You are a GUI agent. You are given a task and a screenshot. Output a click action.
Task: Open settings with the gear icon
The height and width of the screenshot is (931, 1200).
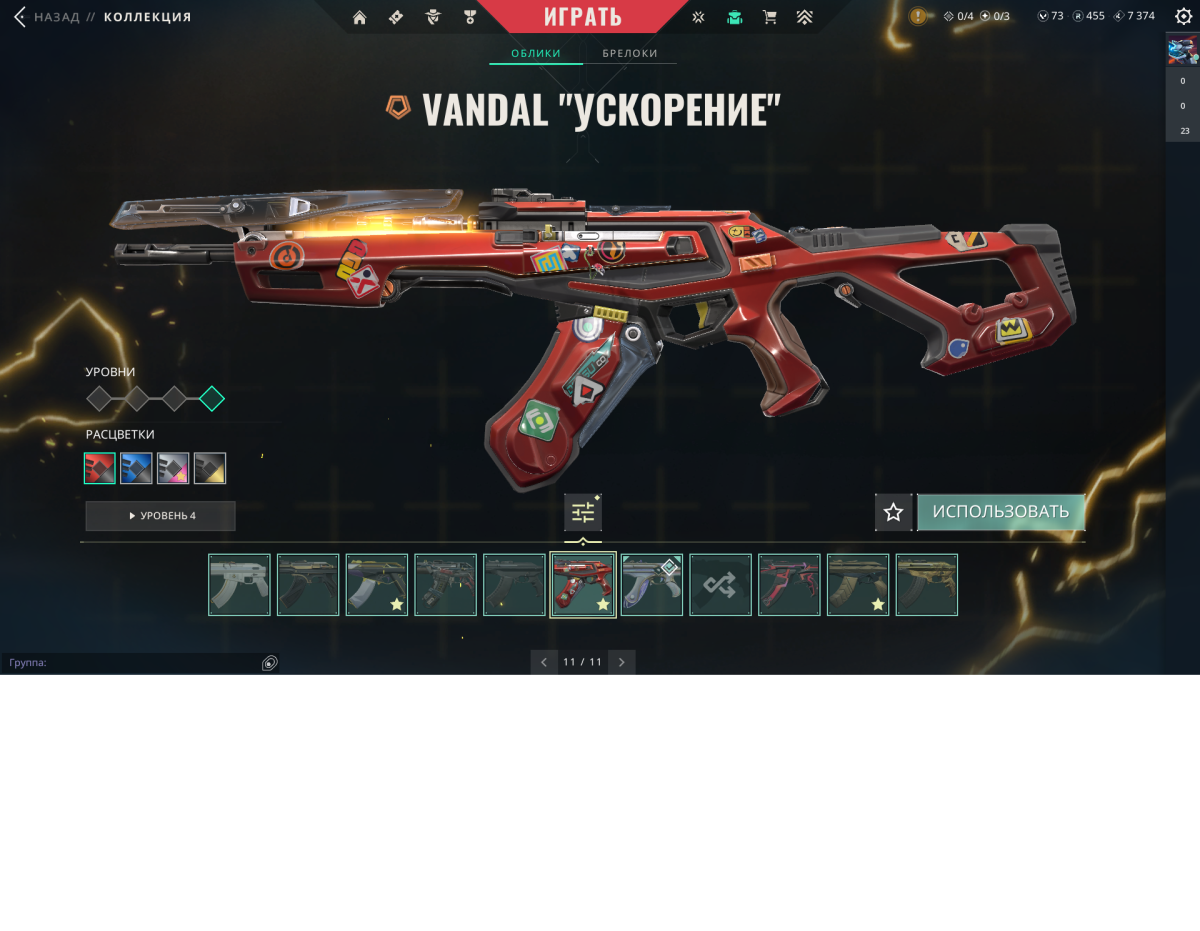(x=1183, y=16)
